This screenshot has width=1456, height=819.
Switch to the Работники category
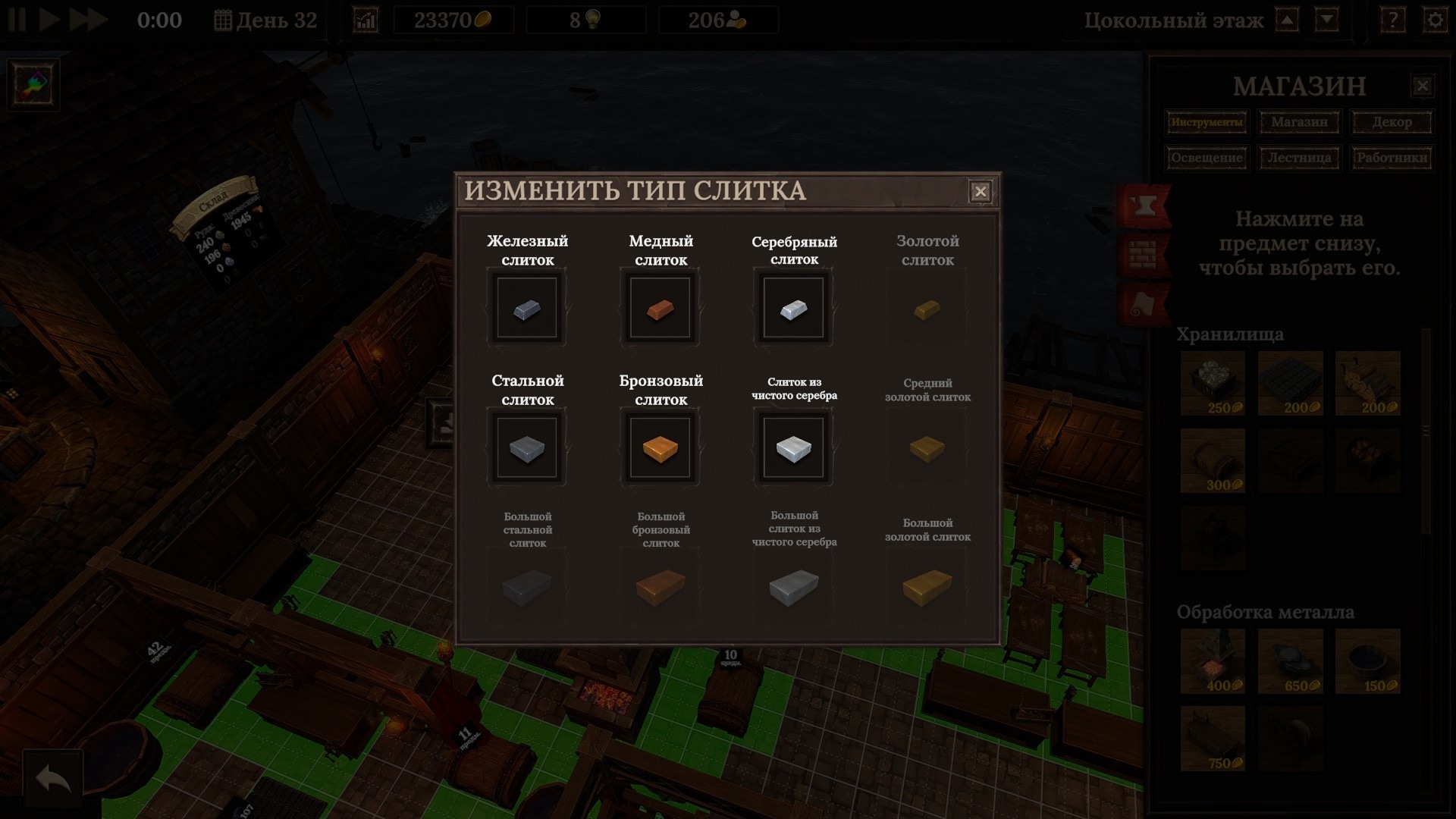pyautogui.click(x=1392, y=158)
